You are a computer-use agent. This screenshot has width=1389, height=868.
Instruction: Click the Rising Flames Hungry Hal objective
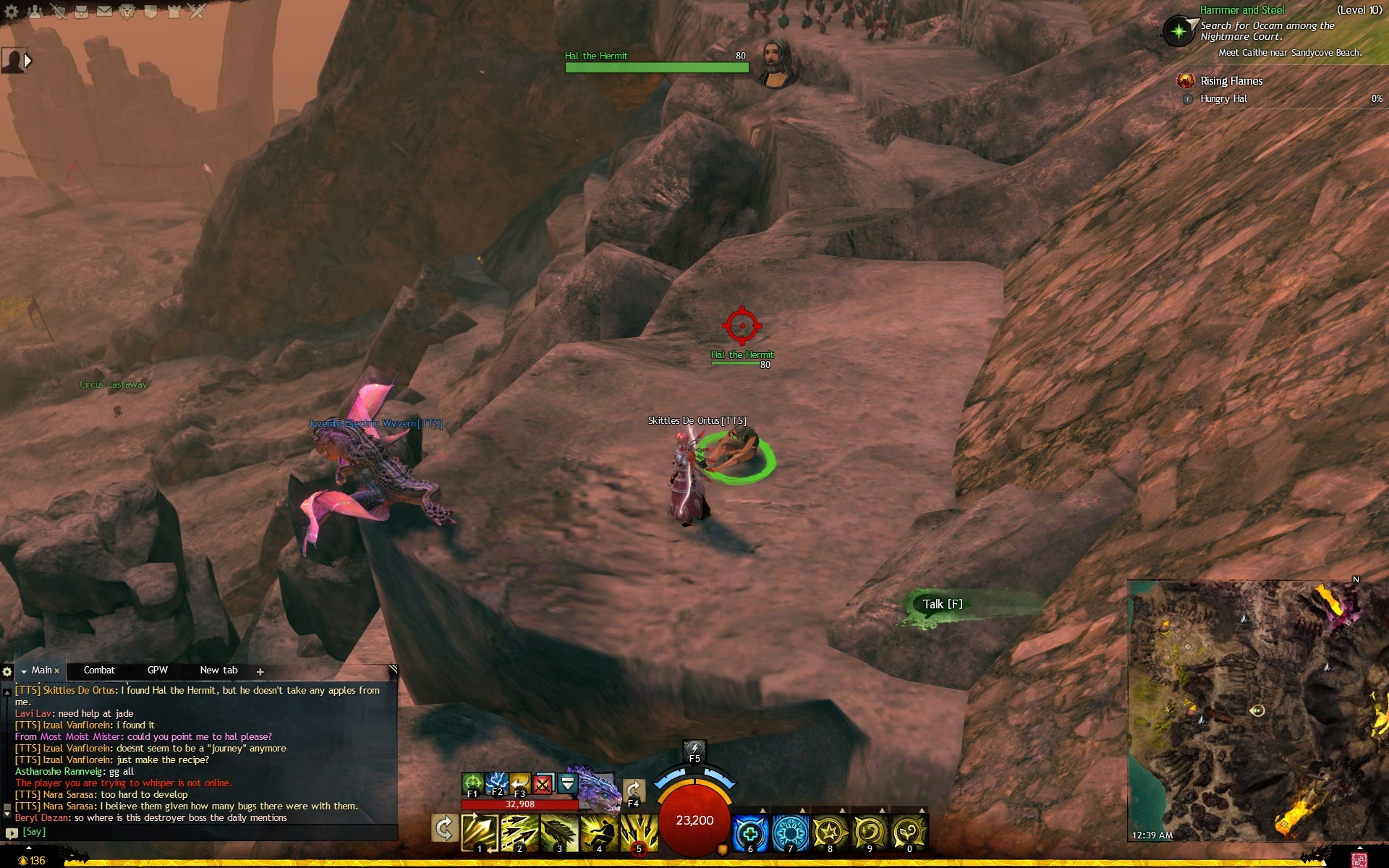(x=1224, y=99)
